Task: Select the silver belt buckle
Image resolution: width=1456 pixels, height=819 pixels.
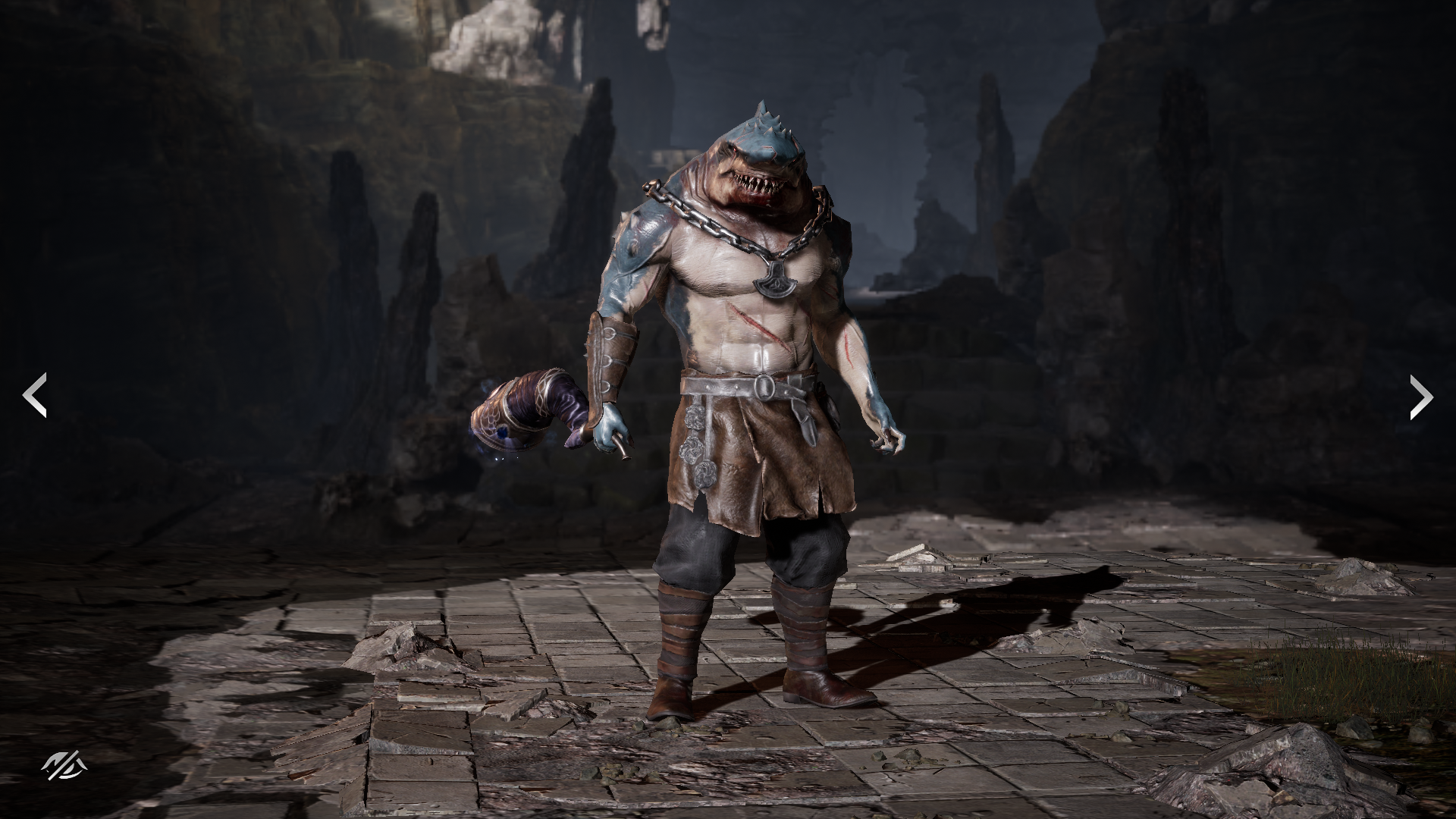Action: coord(766,387)
